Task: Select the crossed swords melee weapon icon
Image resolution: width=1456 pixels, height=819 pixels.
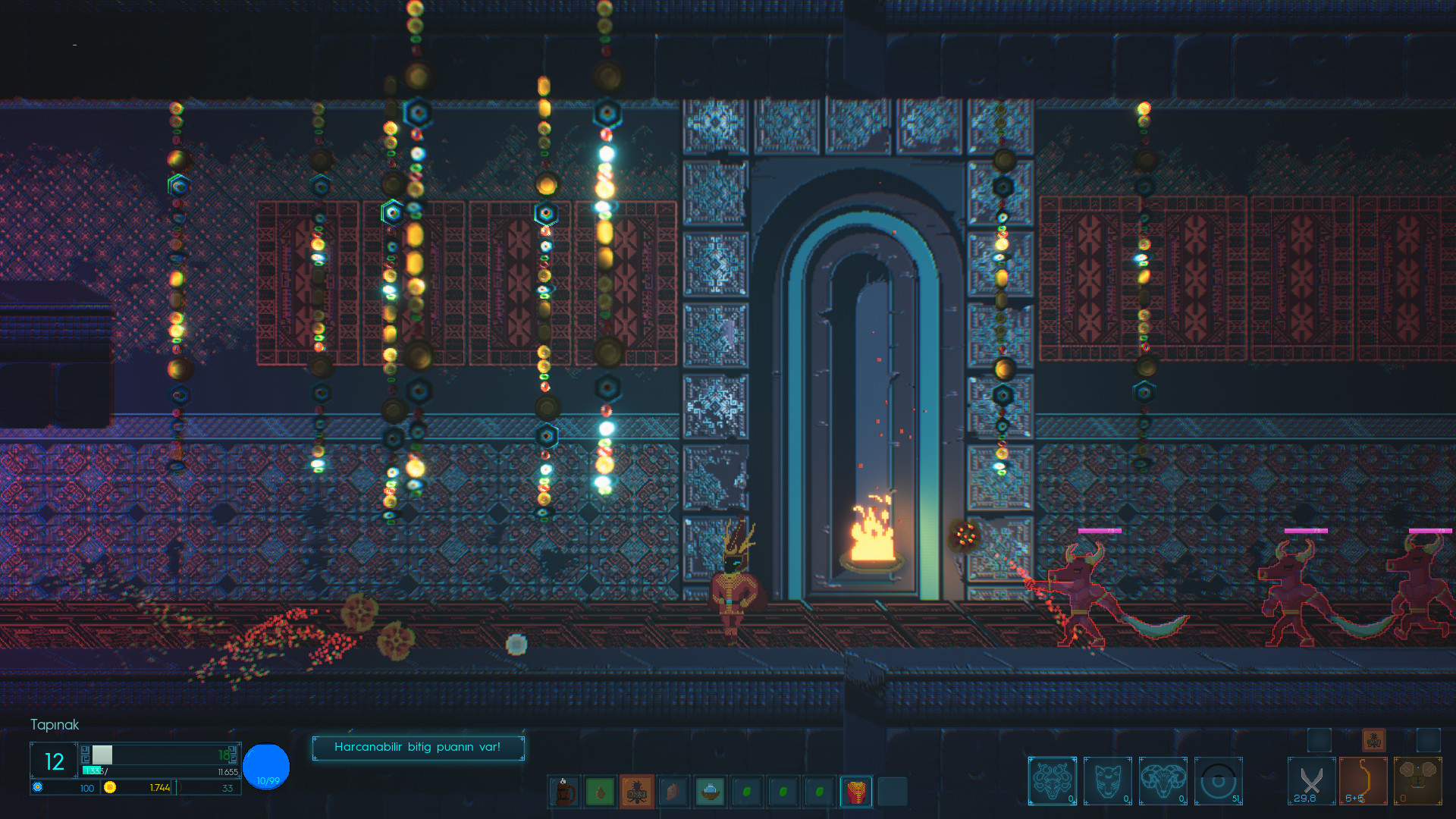Action: [1310, 783]
